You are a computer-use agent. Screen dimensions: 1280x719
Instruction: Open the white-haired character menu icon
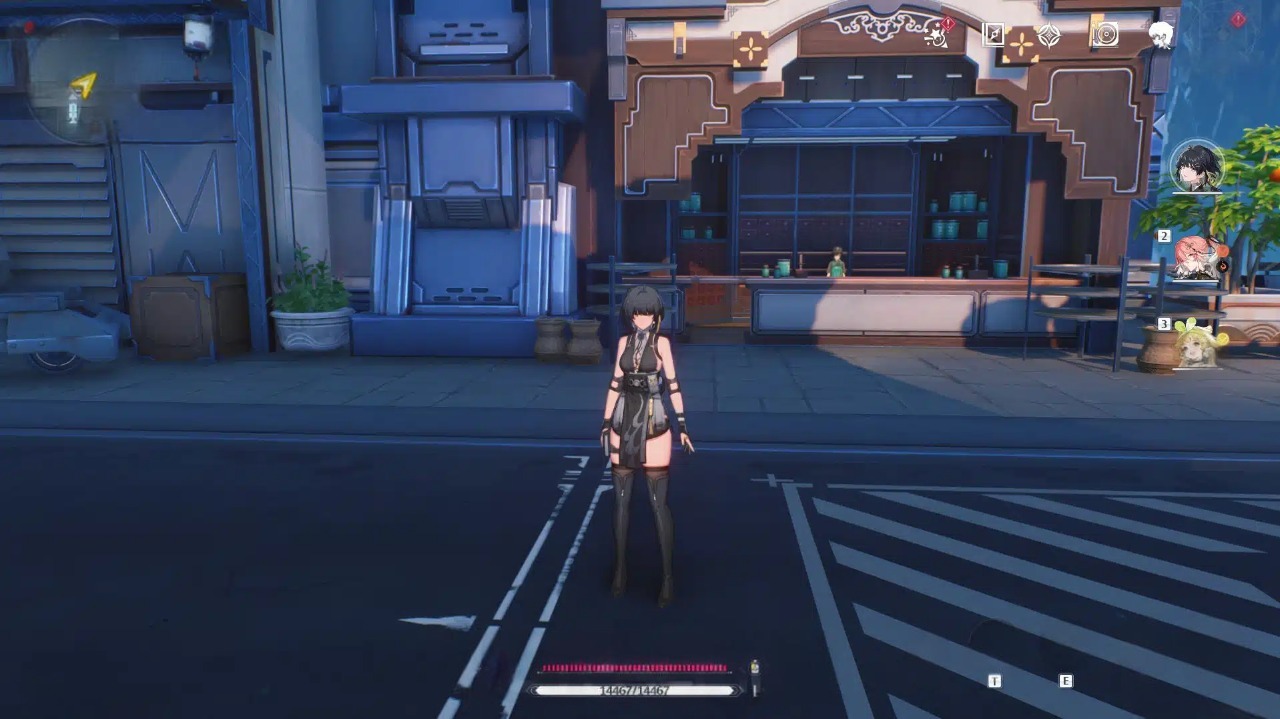[1160, 35]
